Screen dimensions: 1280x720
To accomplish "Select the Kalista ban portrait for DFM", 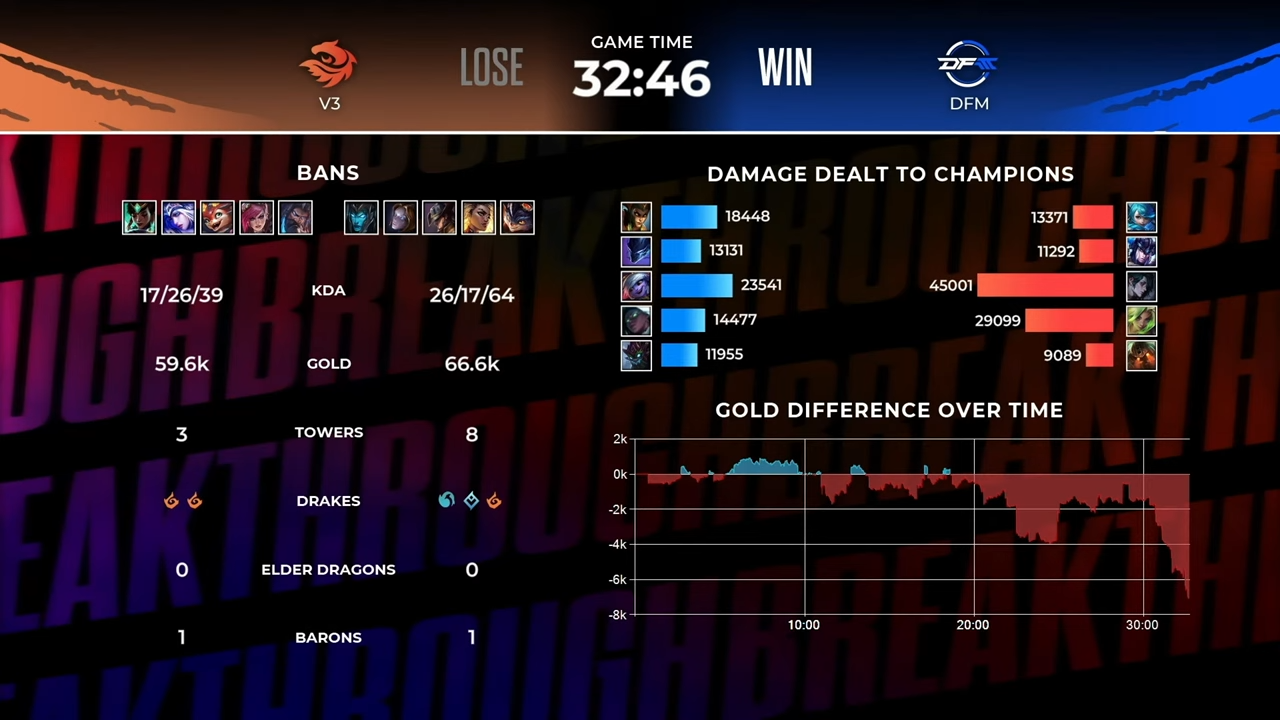I will 361,217.
